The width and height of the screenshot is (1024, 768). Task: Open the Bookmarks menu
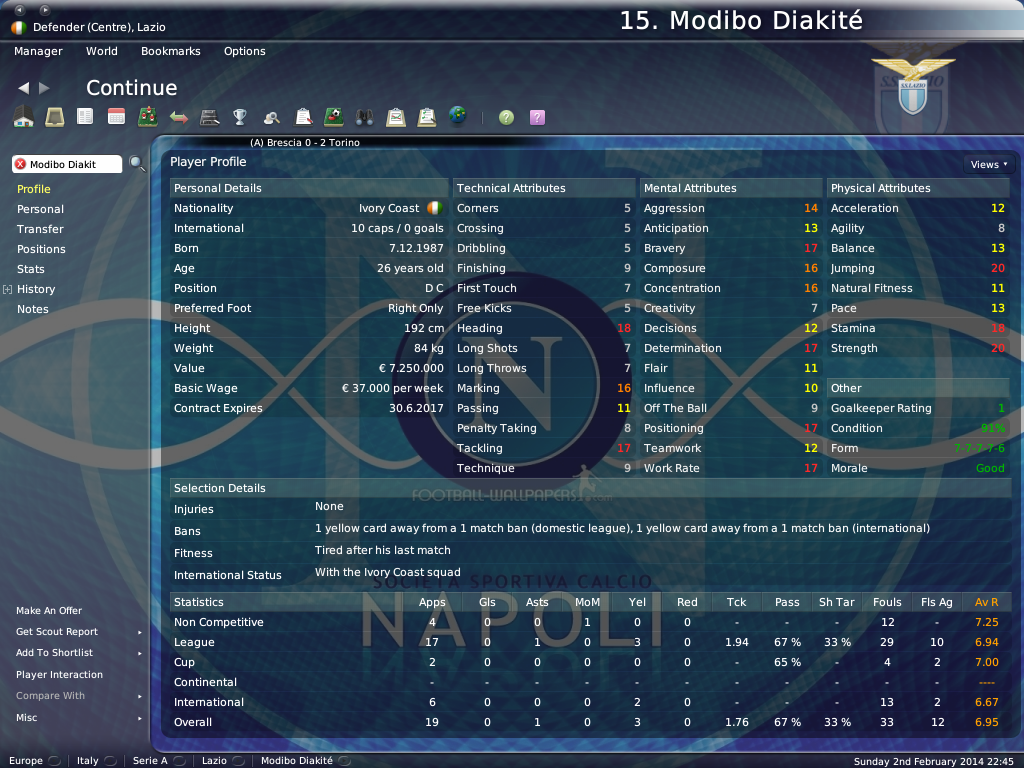point(170,51)
